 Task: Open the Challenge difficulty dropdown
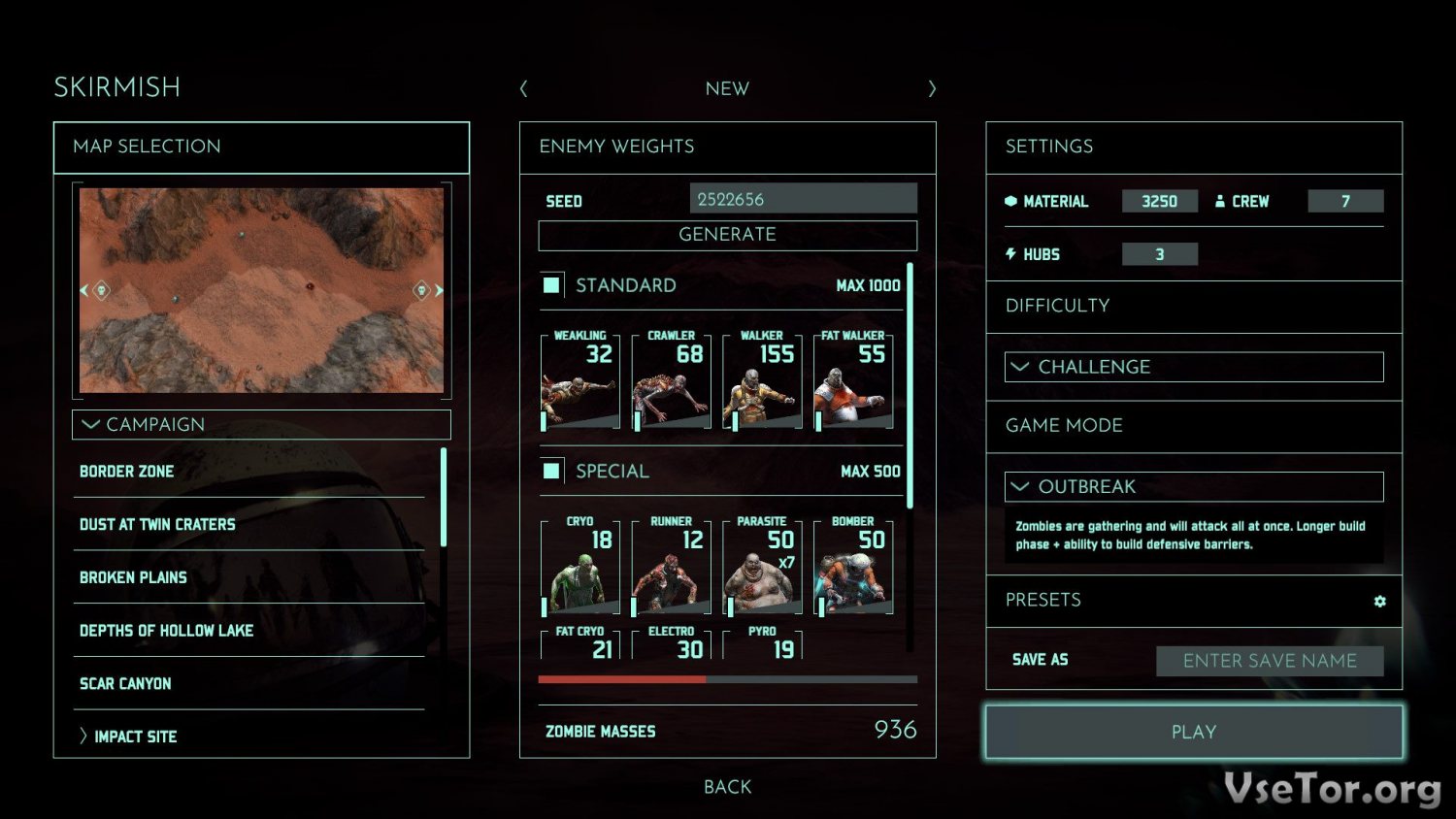tap(1193, 367)
